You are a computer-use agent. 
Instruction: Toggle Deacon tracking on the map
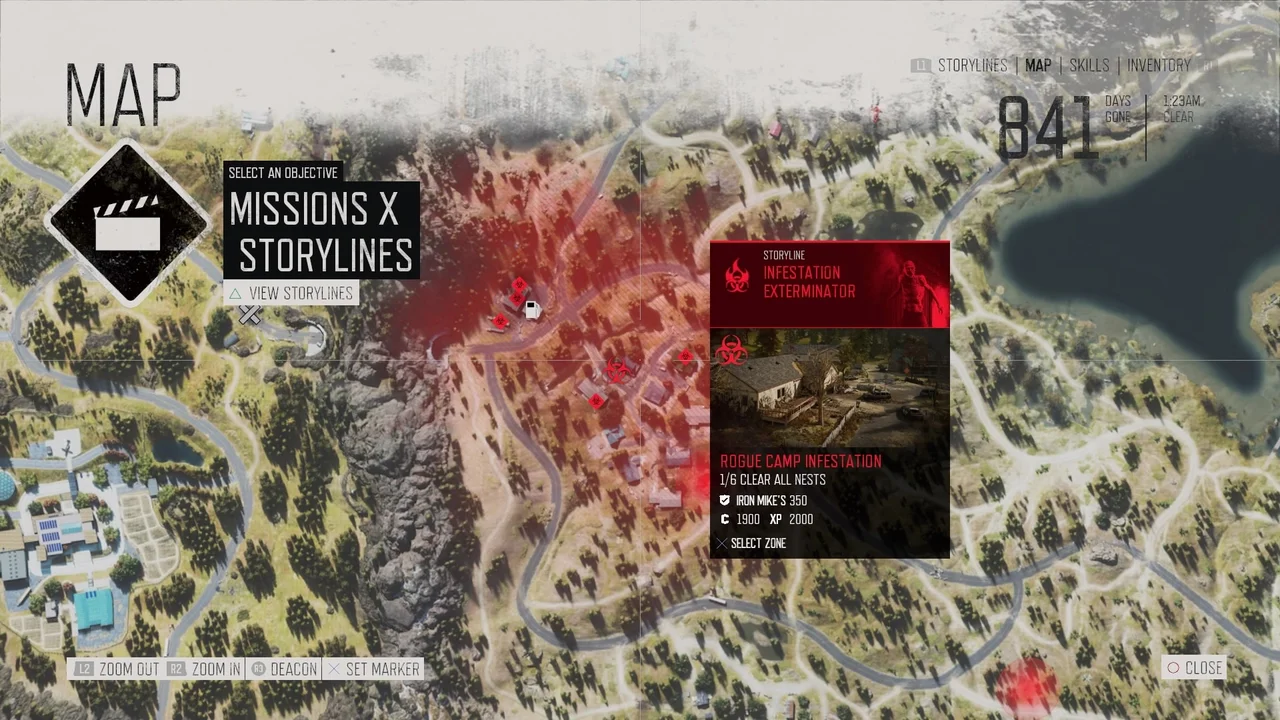293,669
